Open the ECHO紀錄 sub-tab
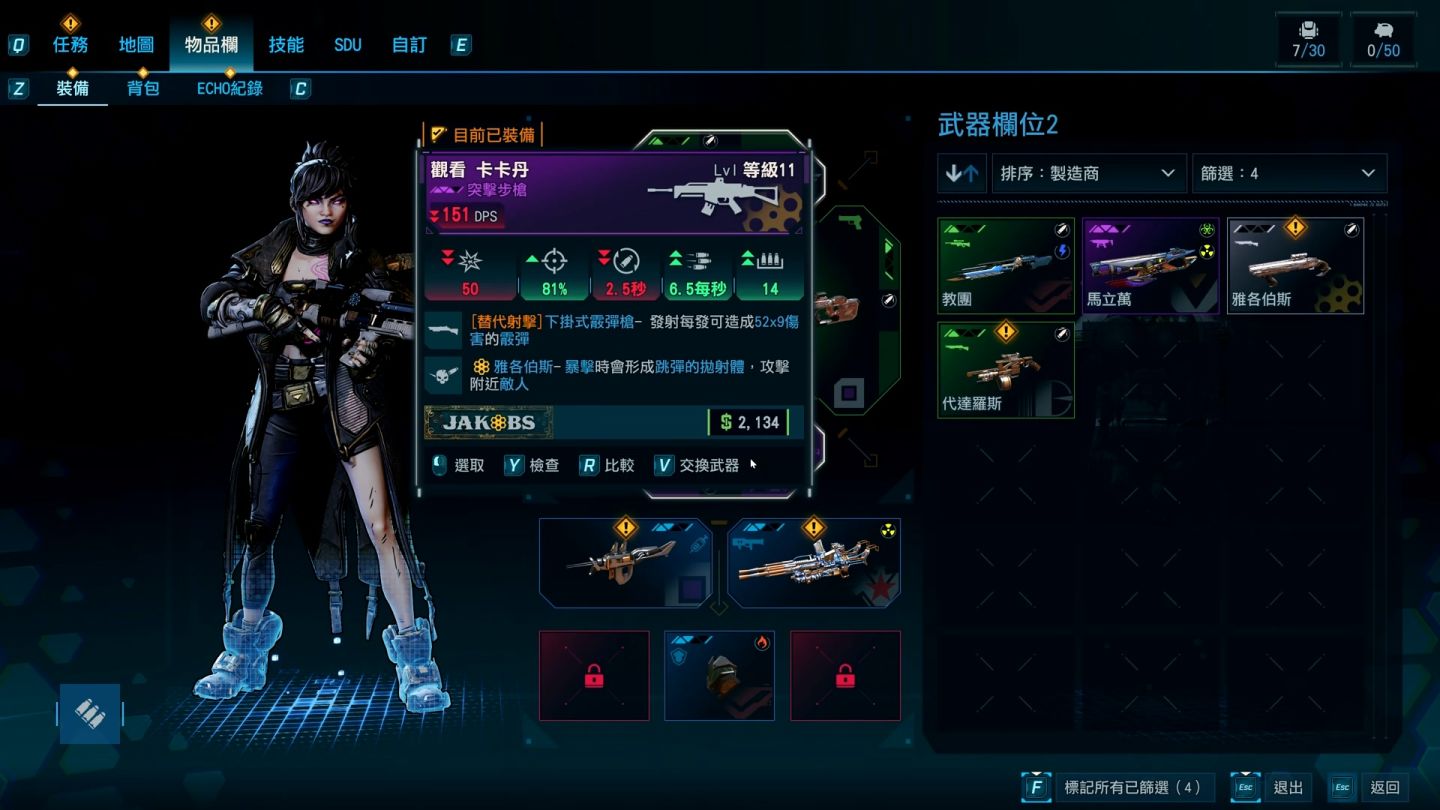 pos(229,89)
